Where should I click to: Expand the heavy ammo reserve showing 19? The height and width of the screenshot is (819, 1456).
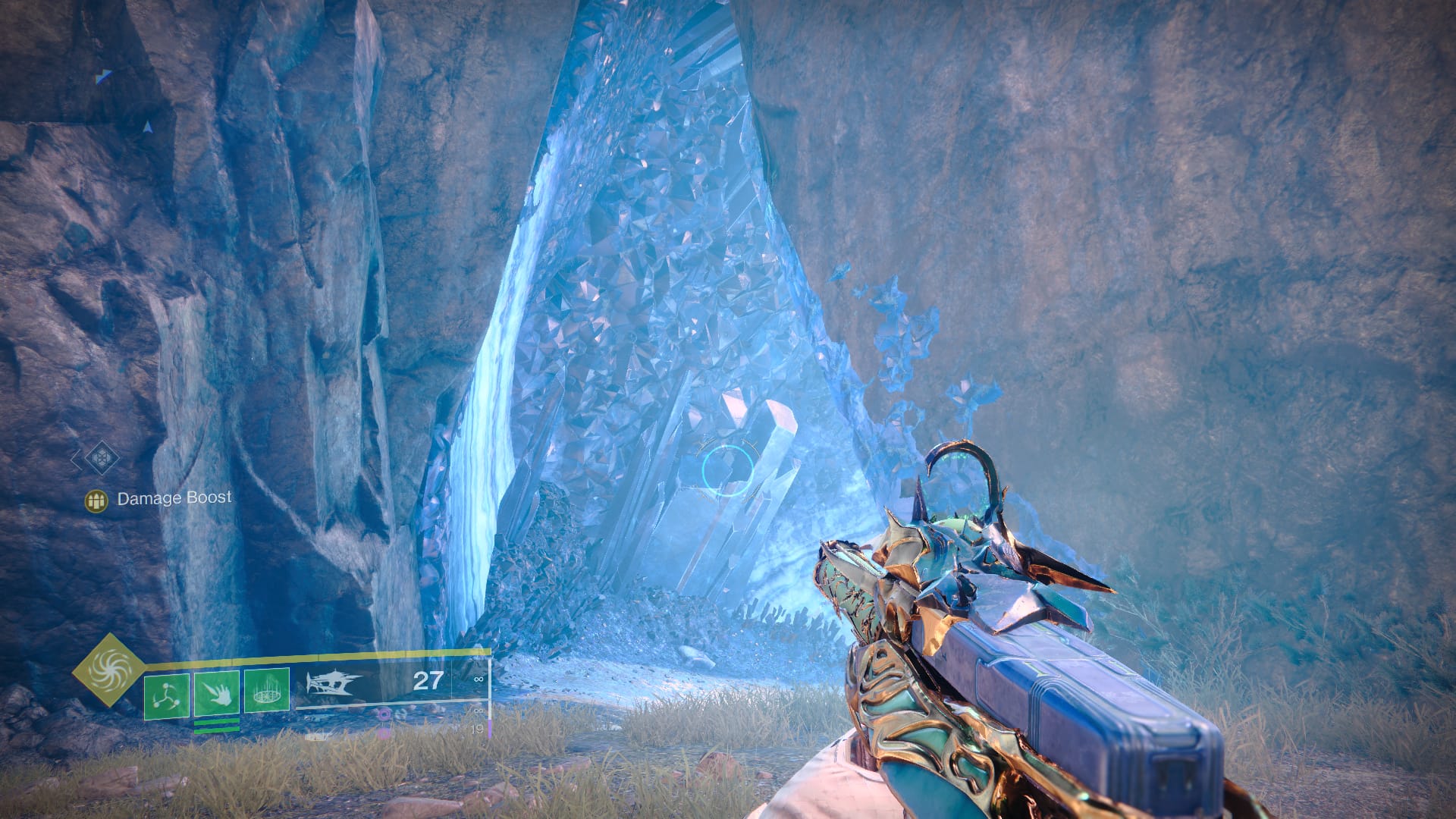click(479, 729)
